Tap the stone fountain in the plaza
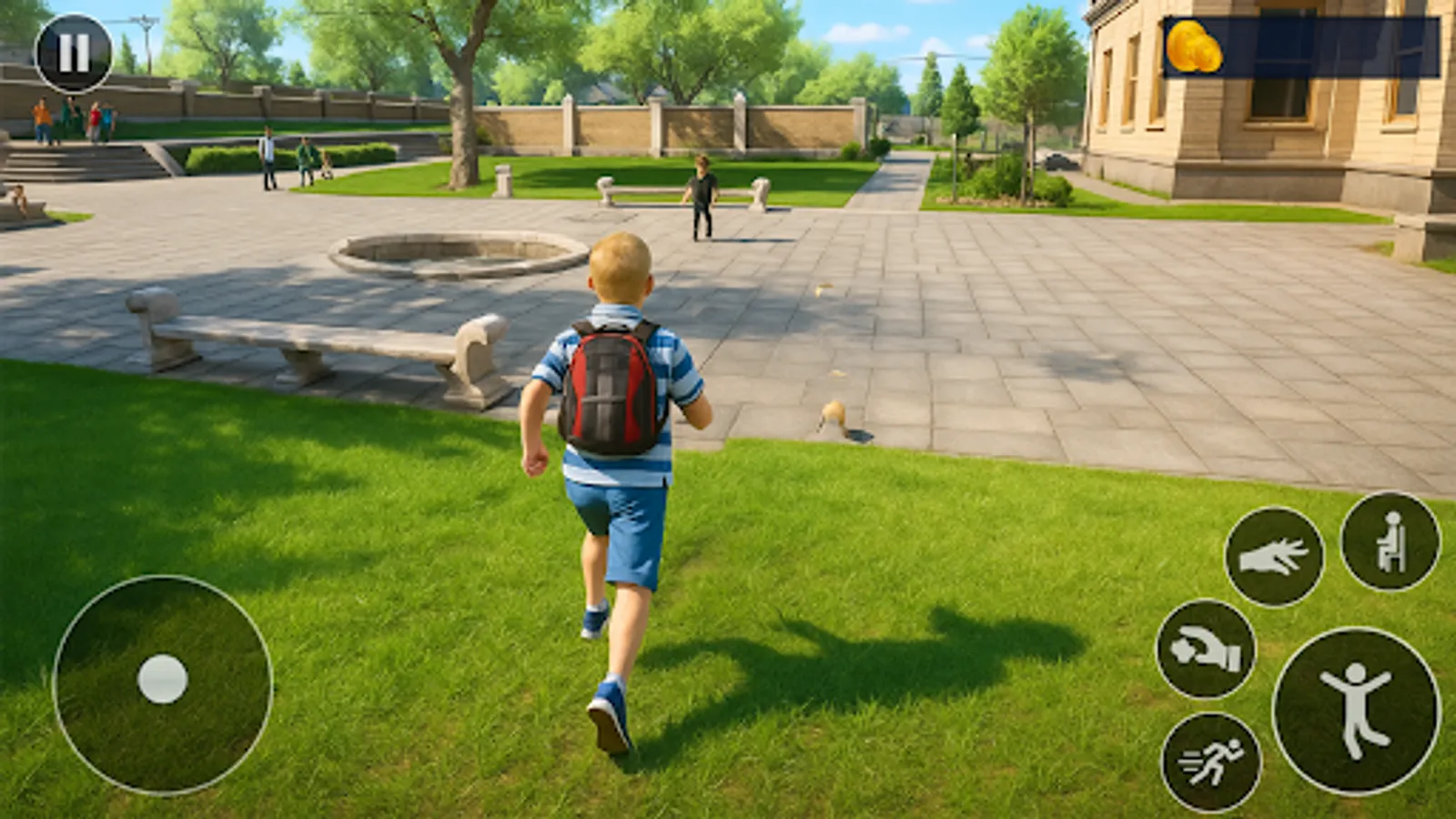The height and width of the screenshot is (819, 1456). [x=446, y=257]
